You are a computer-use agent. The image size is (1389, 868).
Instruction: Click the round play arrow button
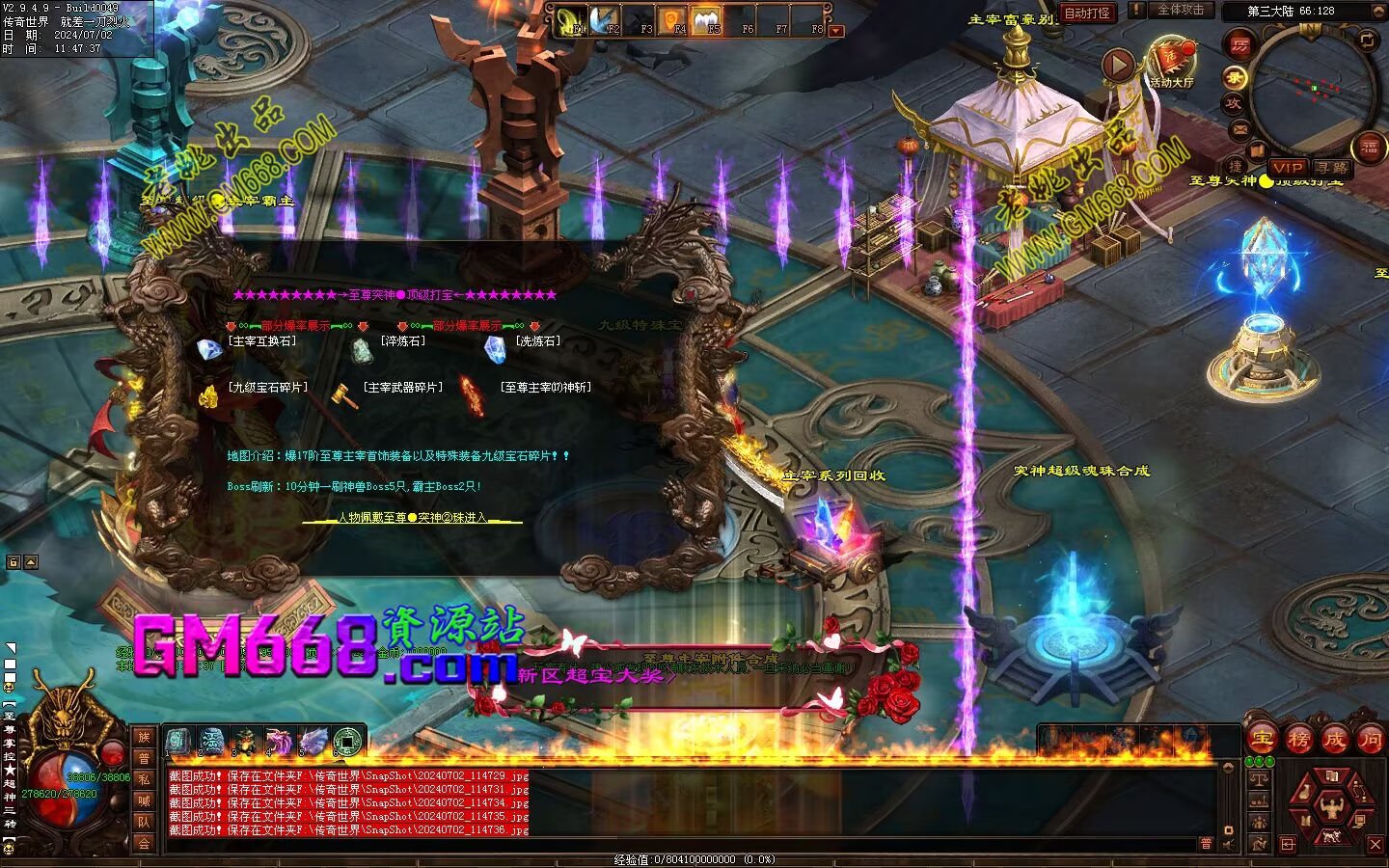pos(1118,65)
